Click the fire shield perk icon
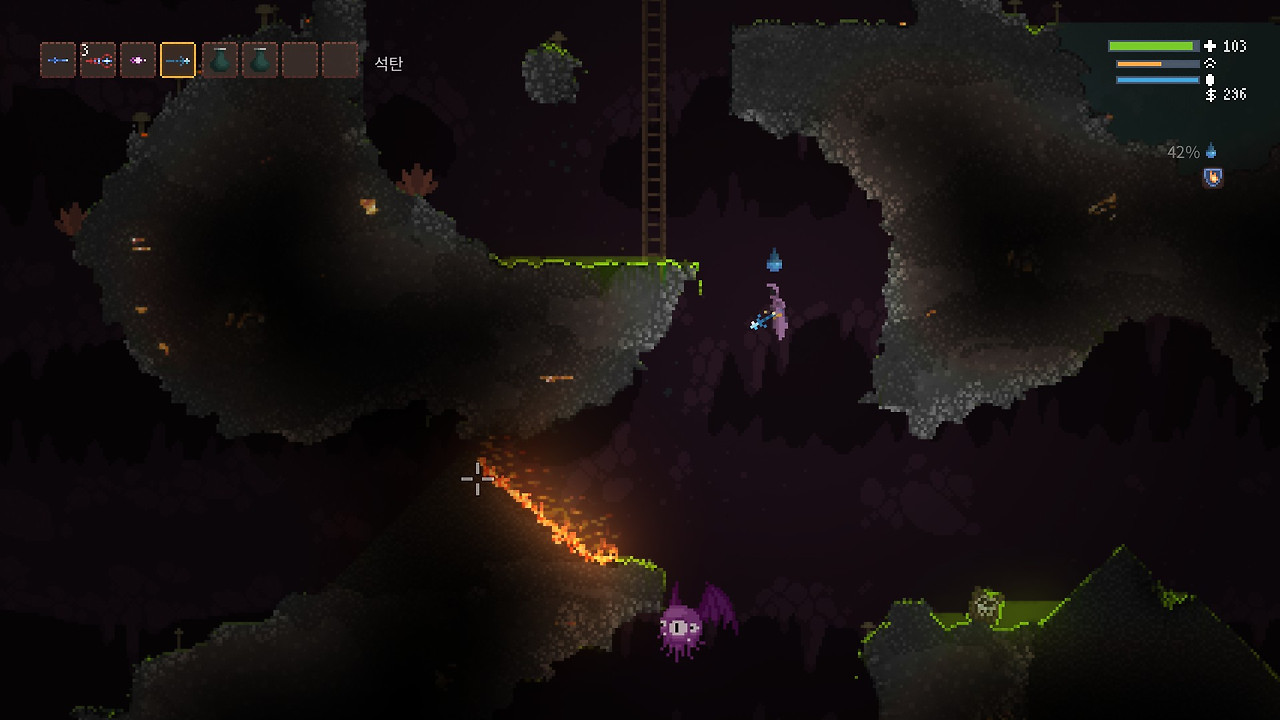The width and height of the screenshot is (1280, 720). coord(1213,178)
